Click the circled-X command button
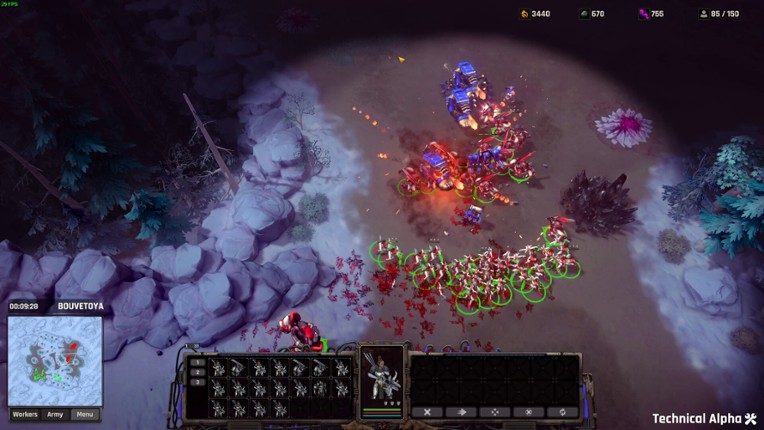The height and width of the screenshot is (430, 764). (529, 412)
